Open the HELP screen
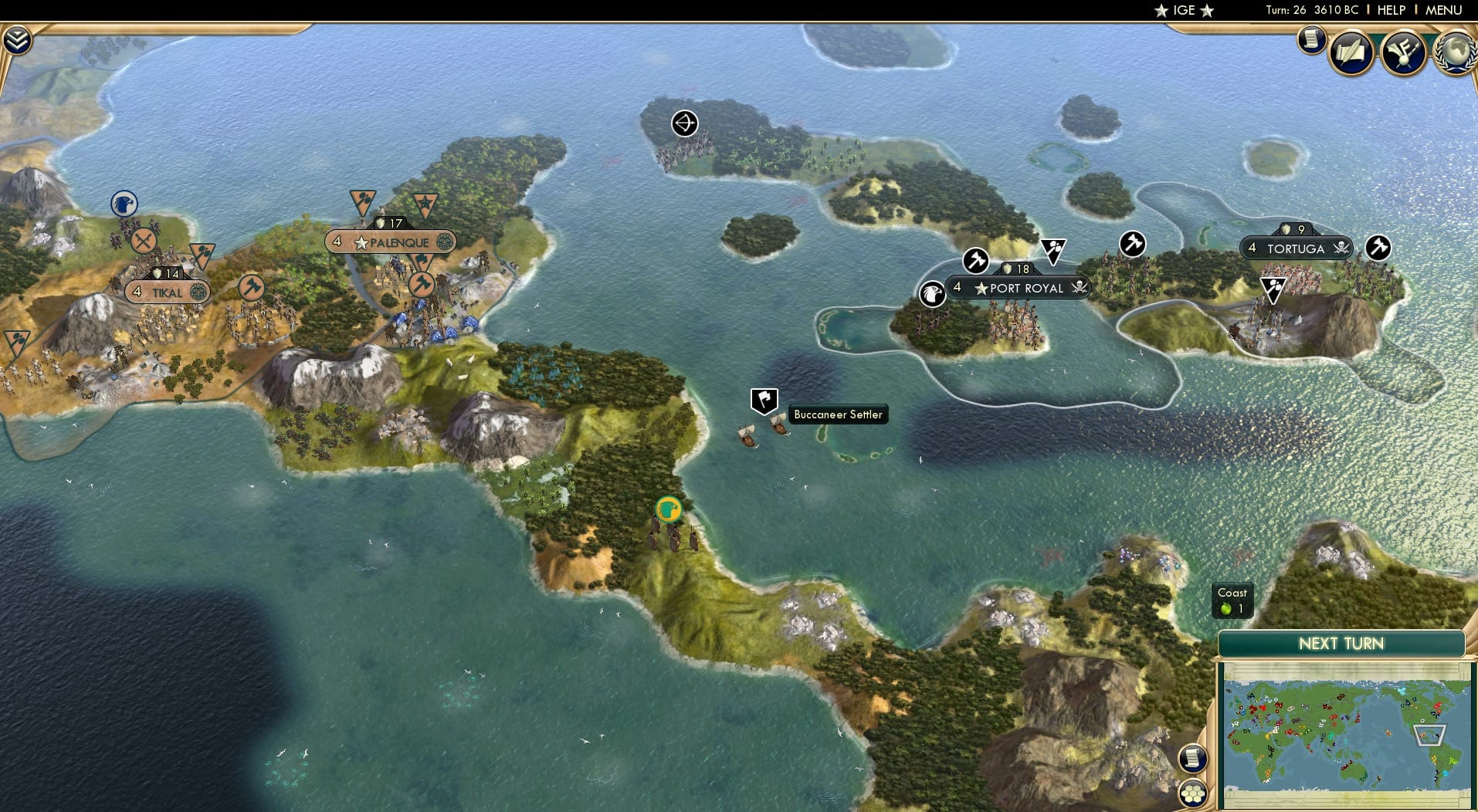1478x812 pixels. point(1391,10)
